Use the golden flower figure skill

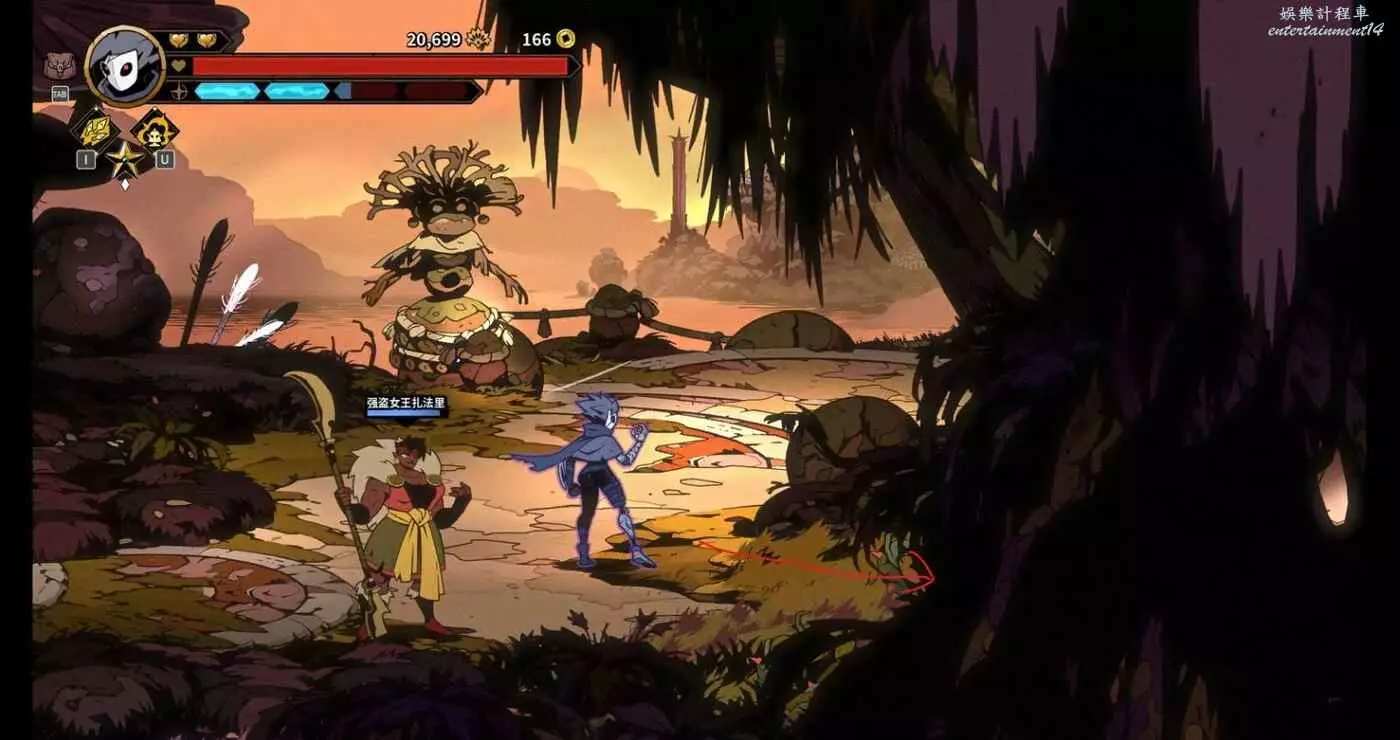tap(155, 129)
